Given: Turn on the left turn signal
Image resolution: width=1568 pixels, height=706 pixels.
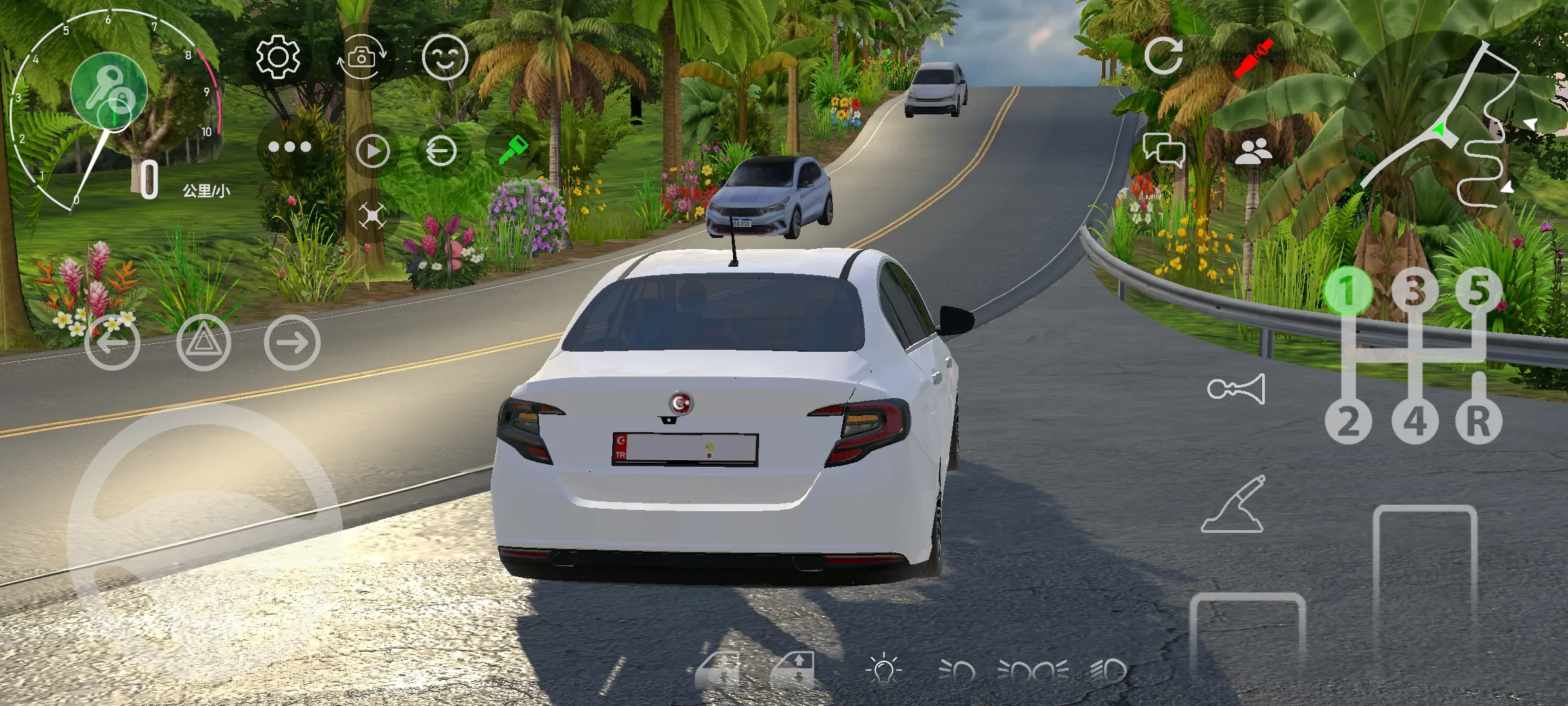Looking at the screenshot, I should pos(112,342).
